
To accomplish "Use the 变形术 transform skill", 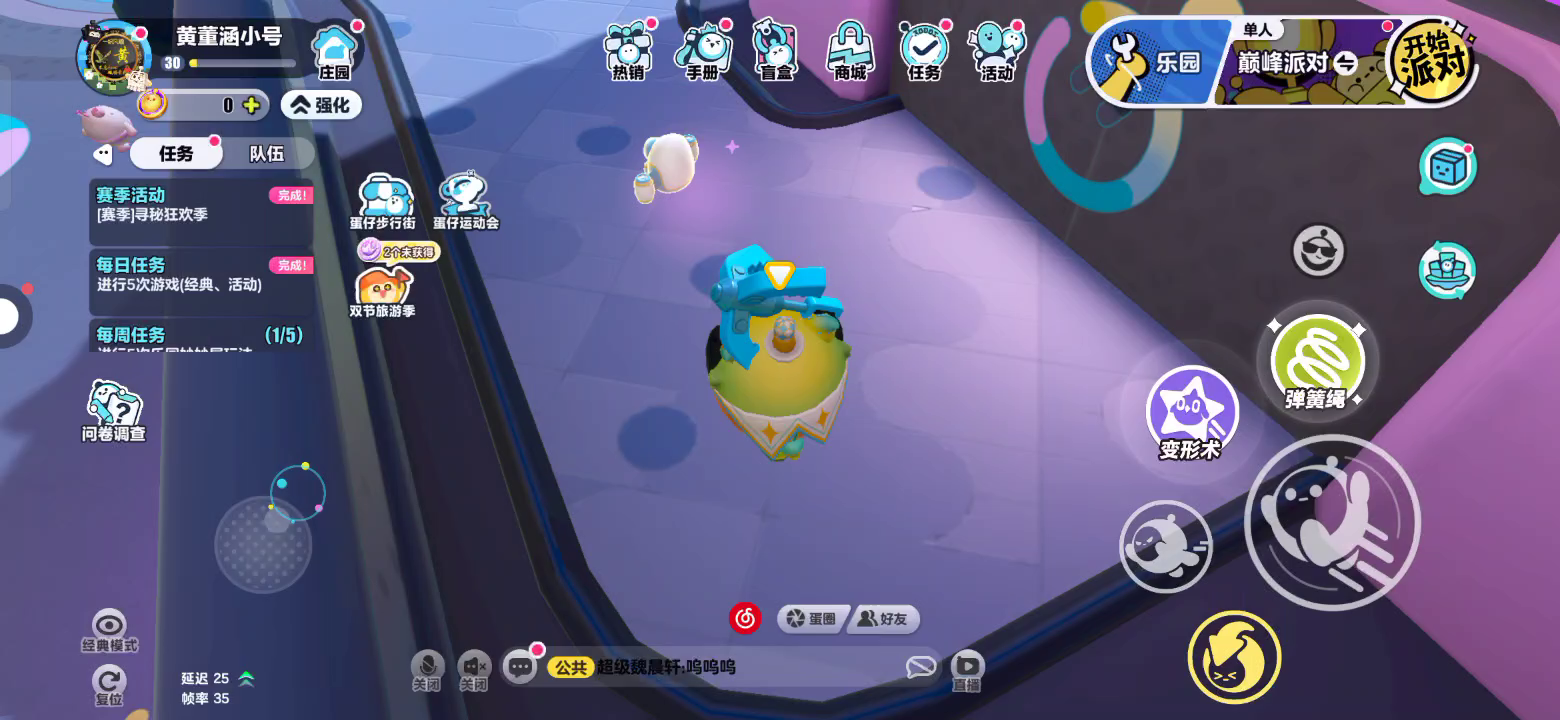I will (x=1191, y=412).
